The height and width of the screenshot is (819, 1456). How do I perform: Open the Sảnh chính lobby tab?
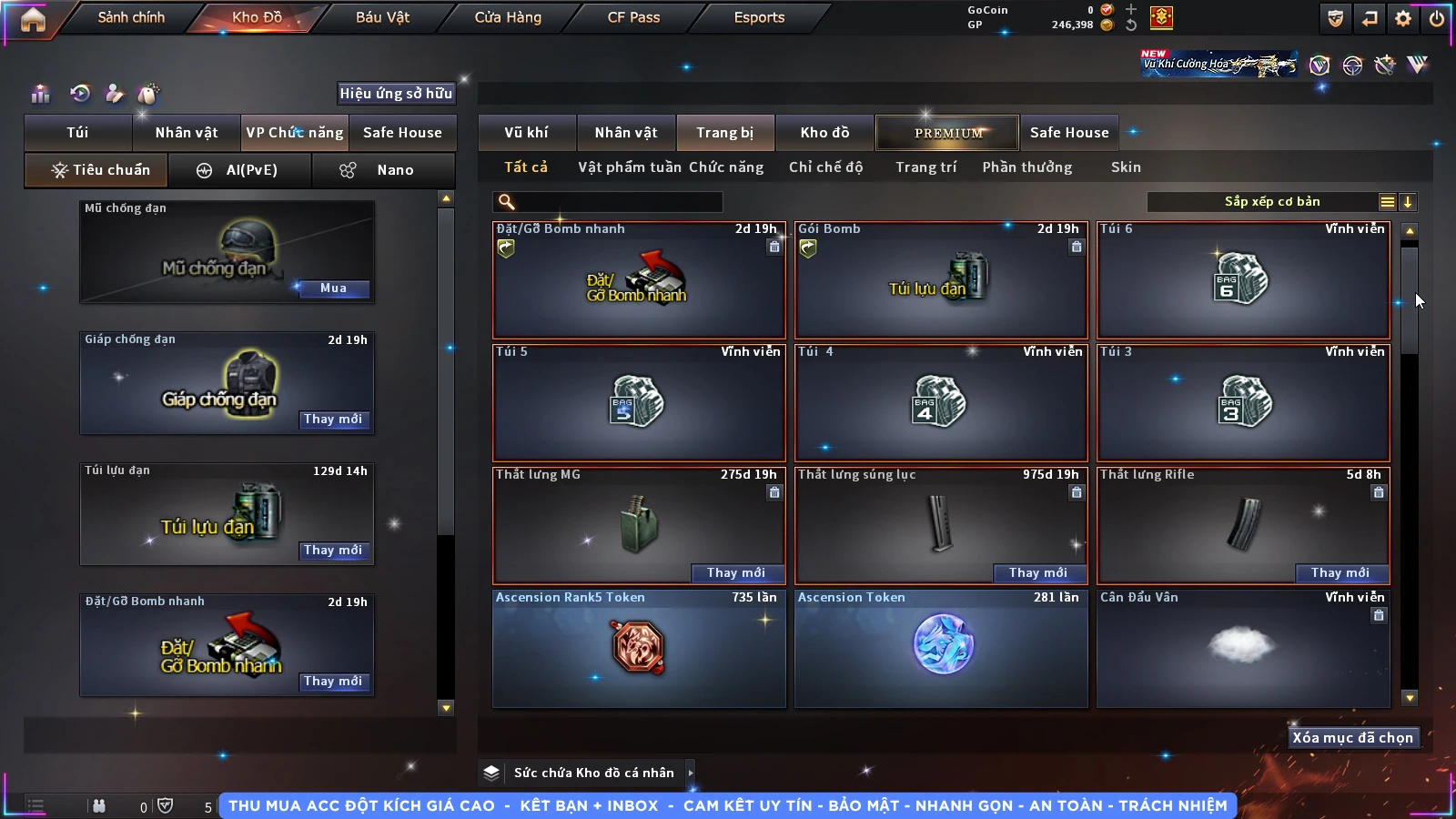tap(131, 17)
